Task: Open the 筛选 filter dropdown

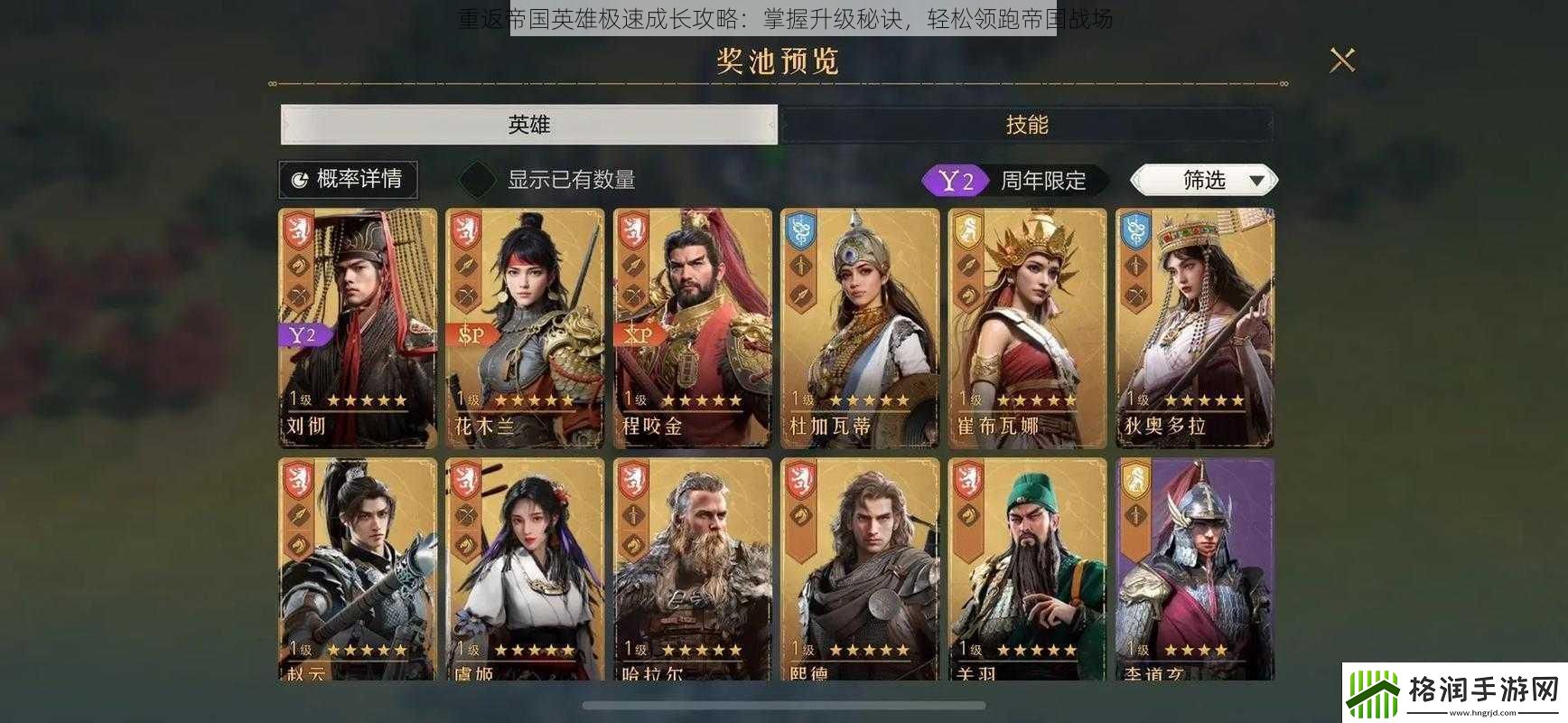Action: 1201,180
